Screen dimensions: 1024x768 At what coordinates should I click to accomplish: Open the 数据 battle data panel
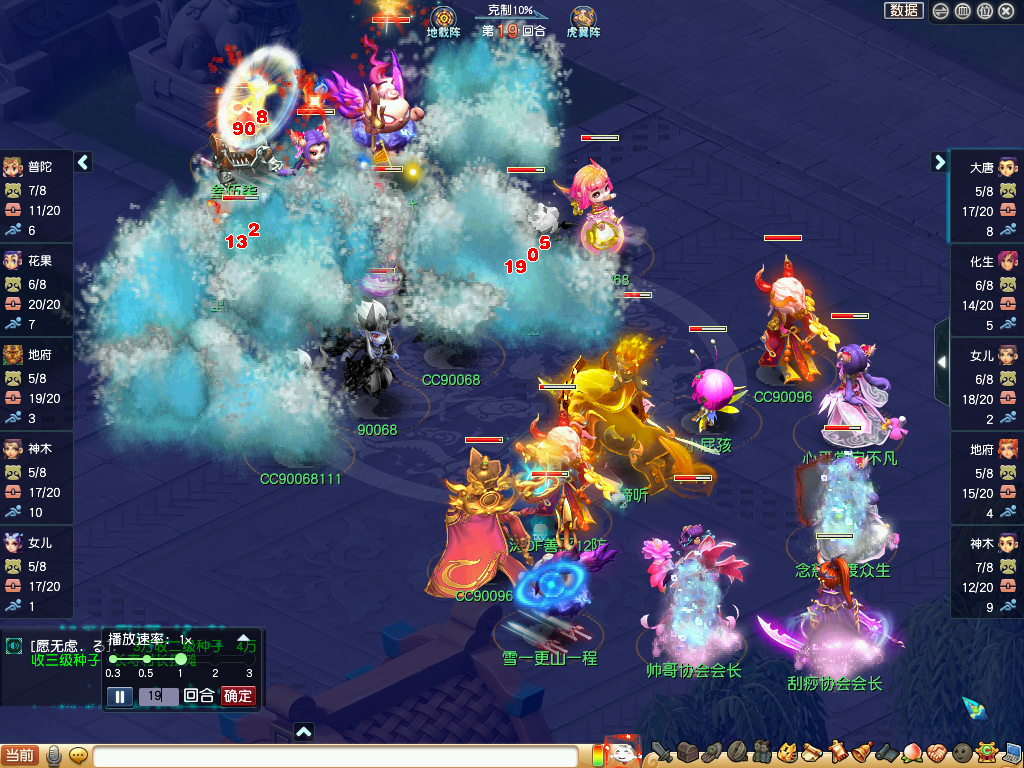903,10
